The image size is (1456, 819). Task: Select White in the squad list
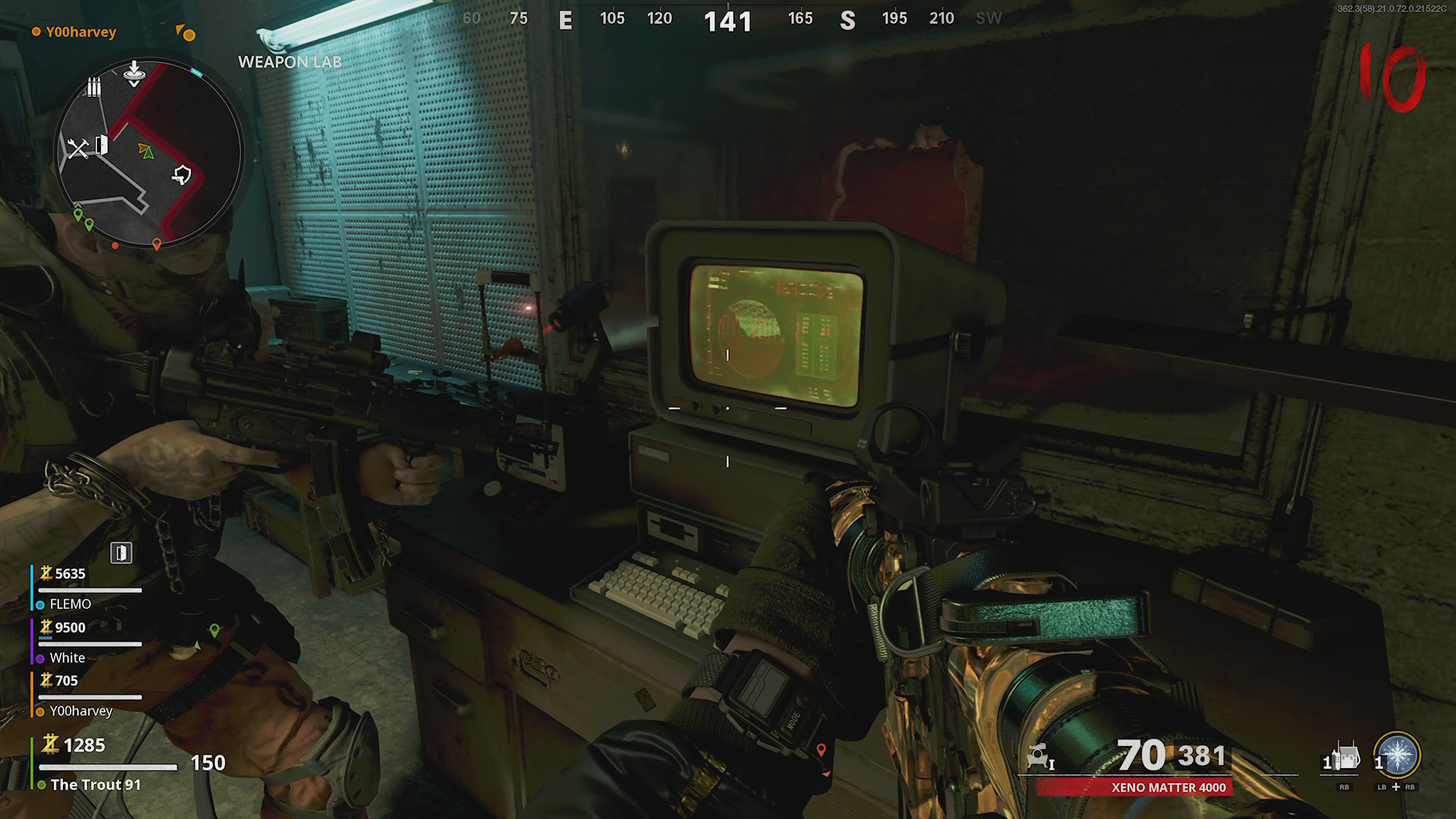coord(67,657)
